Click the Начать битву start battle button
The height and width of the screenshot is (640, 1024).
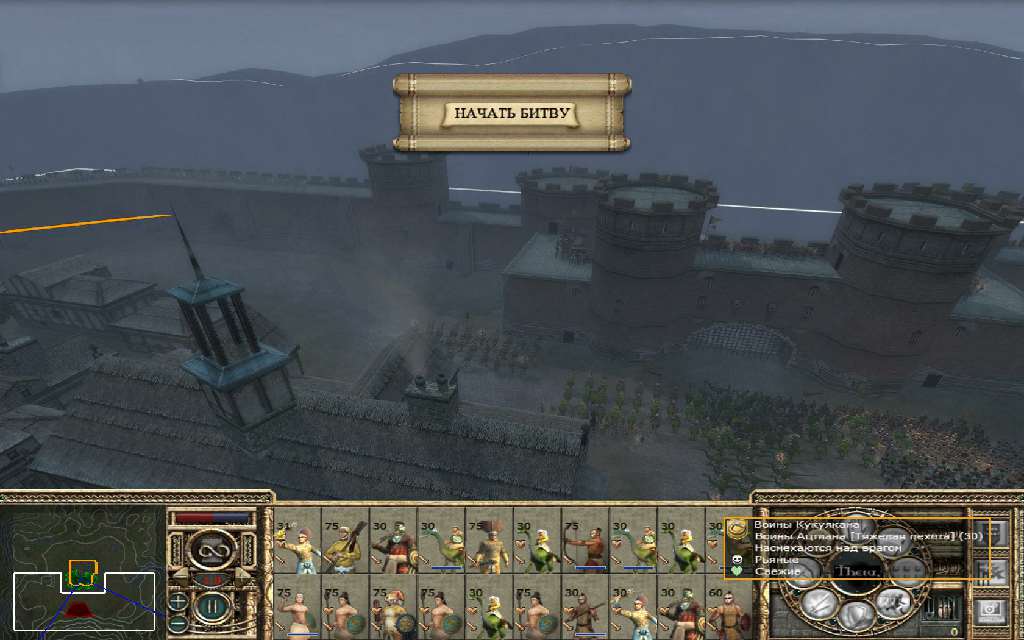511,113
